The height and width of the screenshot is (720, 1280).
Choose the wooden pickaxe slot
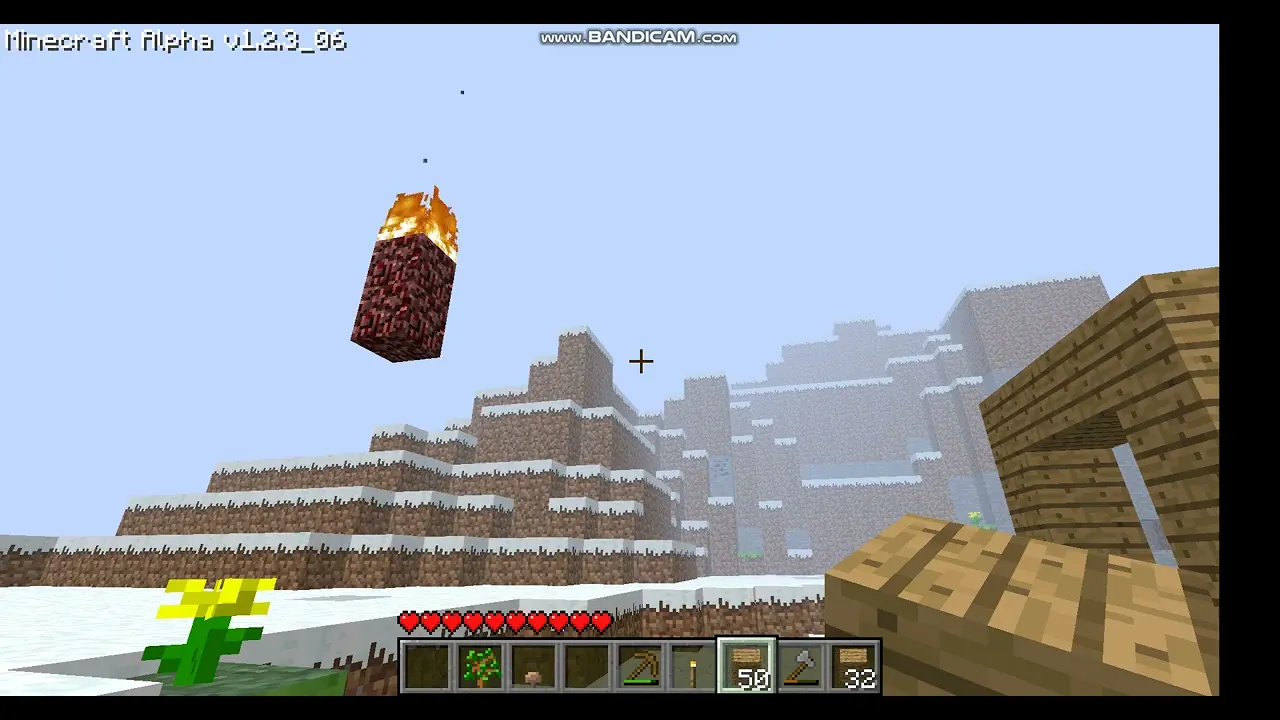pos(640,667)
